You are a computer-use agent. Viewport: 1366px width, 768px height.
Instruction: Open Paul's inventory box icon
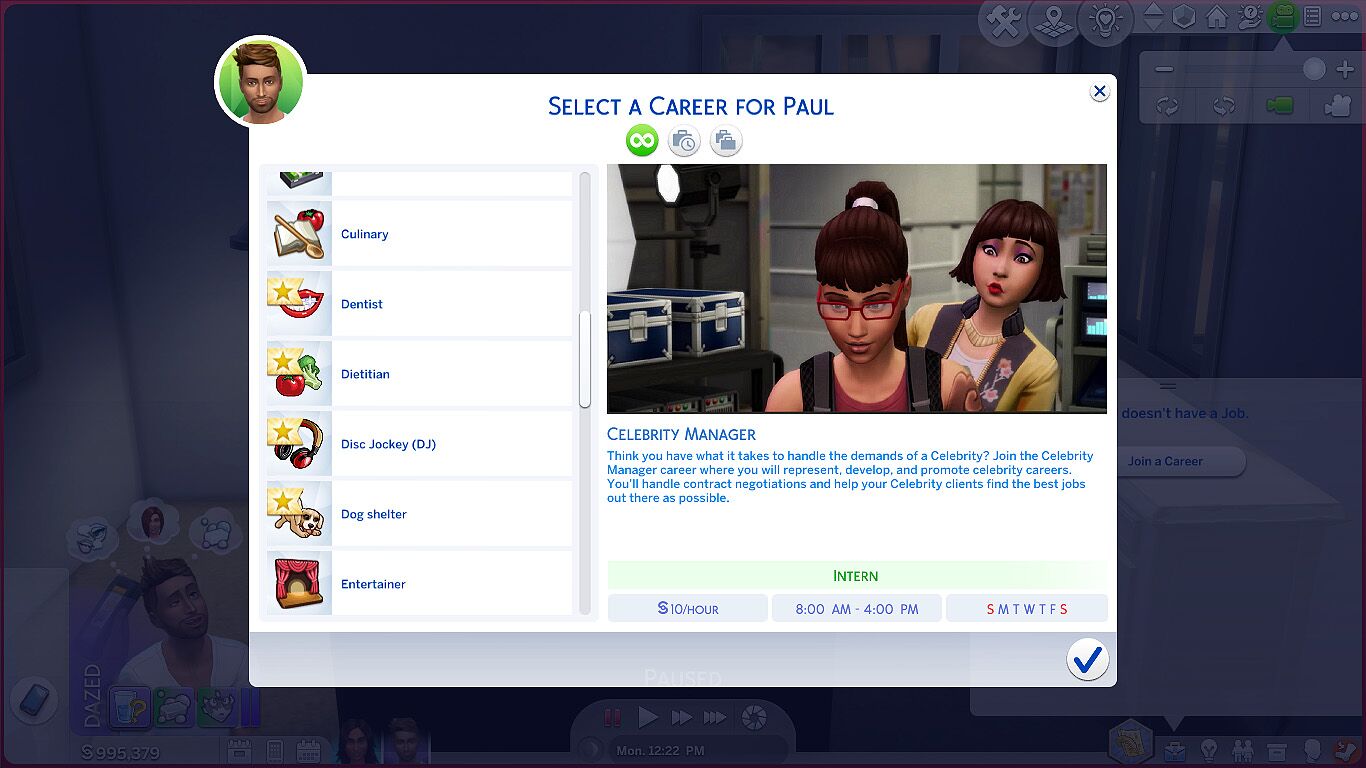click(1278, 752)
